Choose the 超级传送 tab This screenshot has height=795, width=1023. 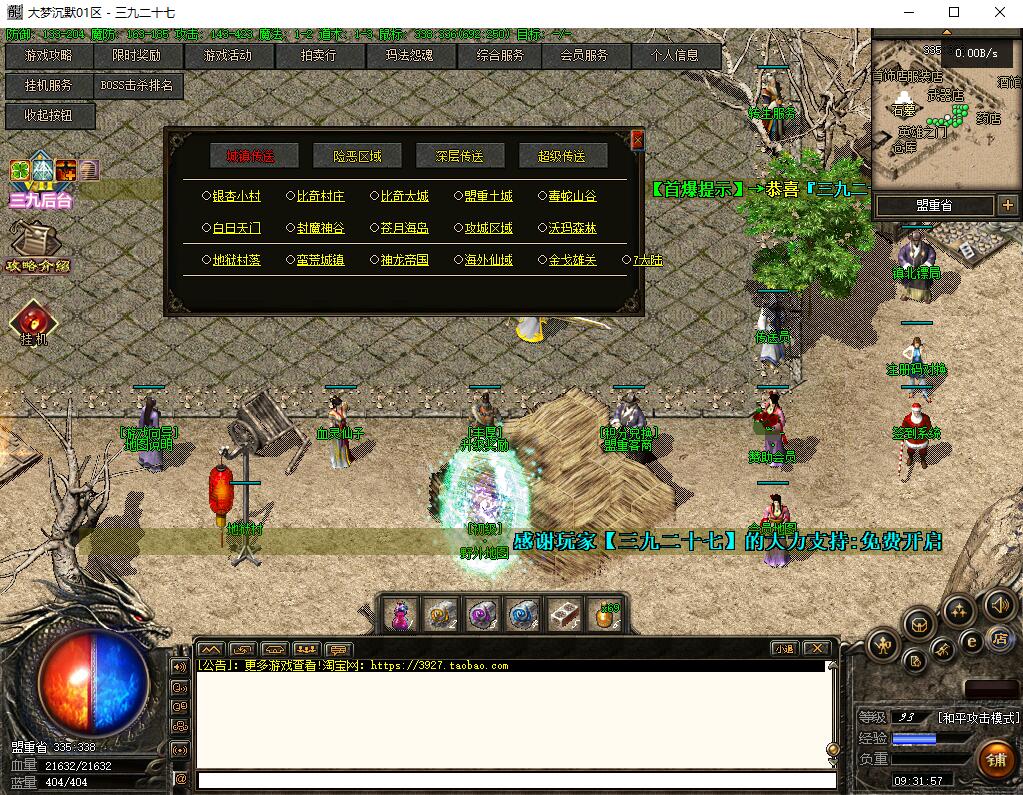[561, 156]
